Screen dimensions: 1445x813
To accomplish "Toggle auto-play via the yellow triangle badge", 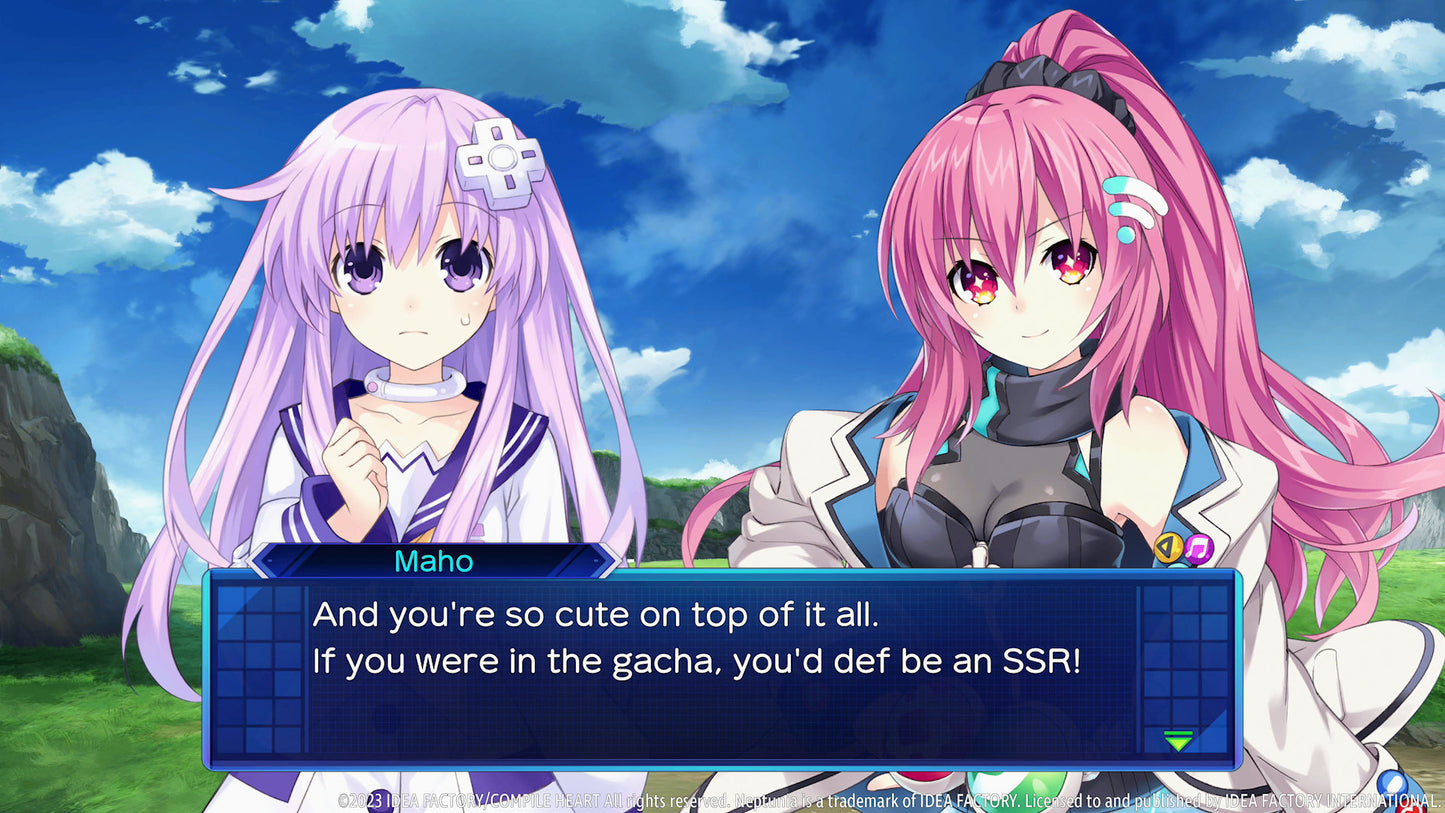I will 1167,548.
